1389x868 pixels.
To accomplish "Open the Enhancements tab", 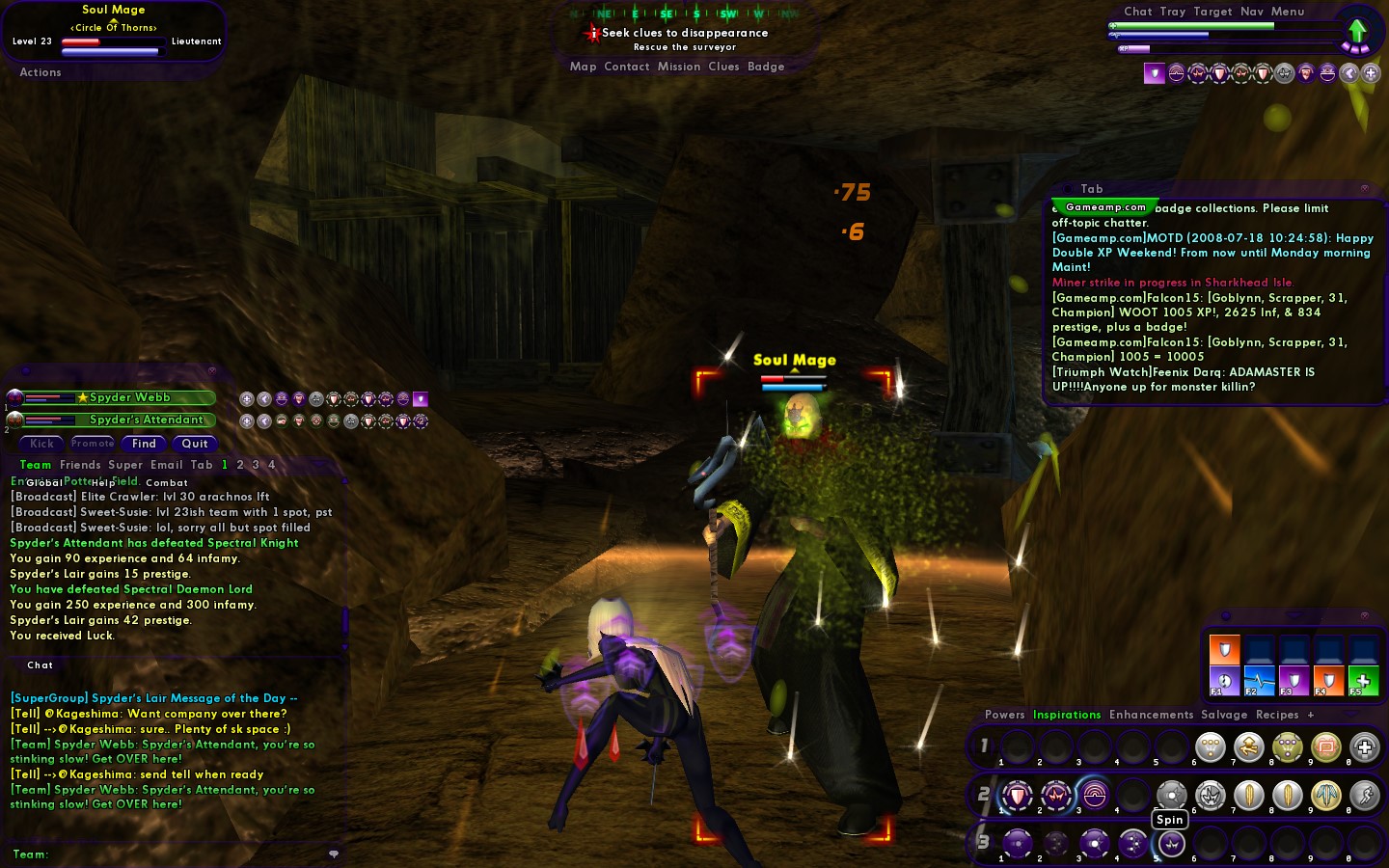I will pos(1151,715).
